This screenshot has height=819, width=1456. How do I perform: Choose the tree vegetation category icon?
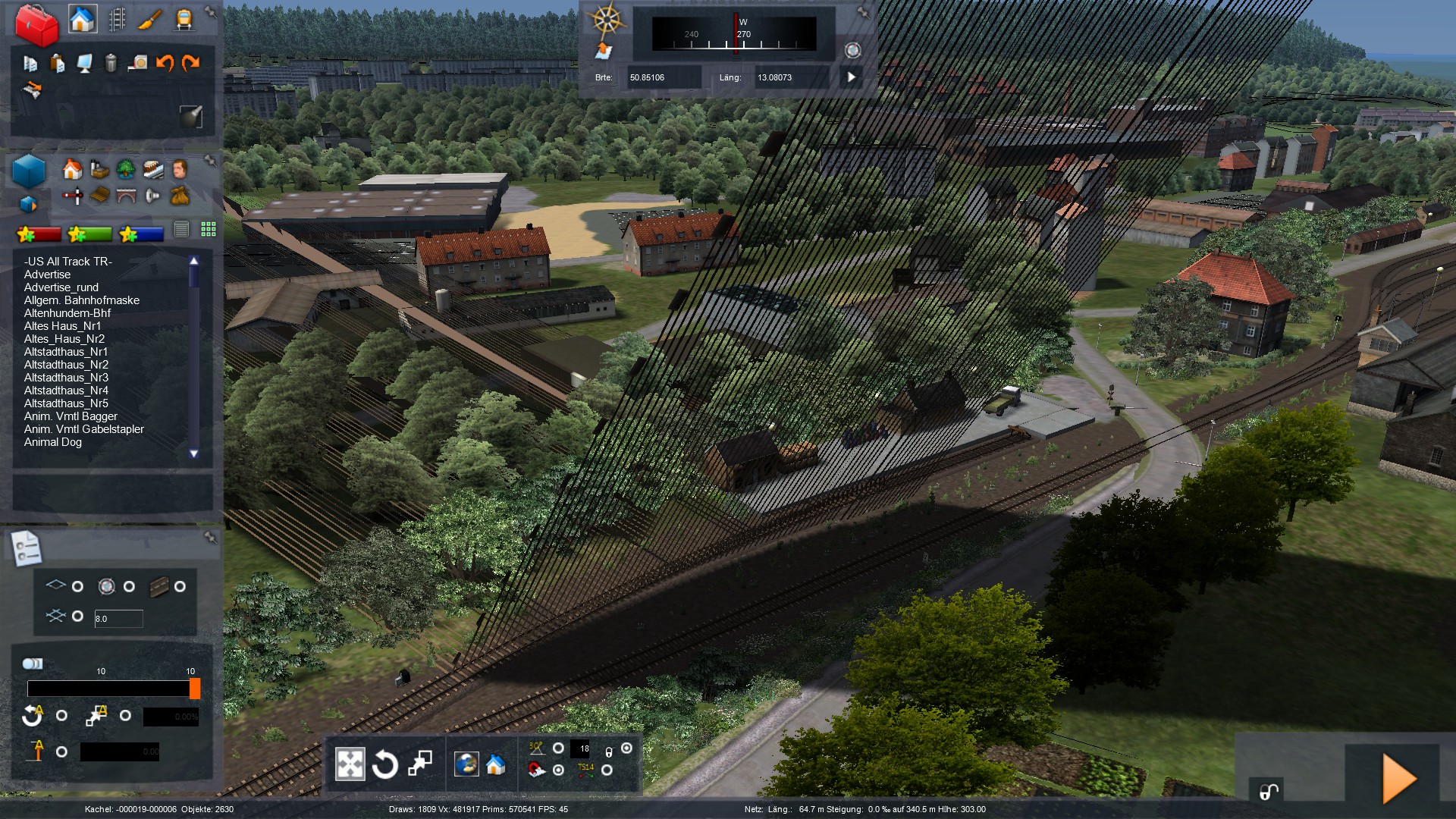coord(126,168)
